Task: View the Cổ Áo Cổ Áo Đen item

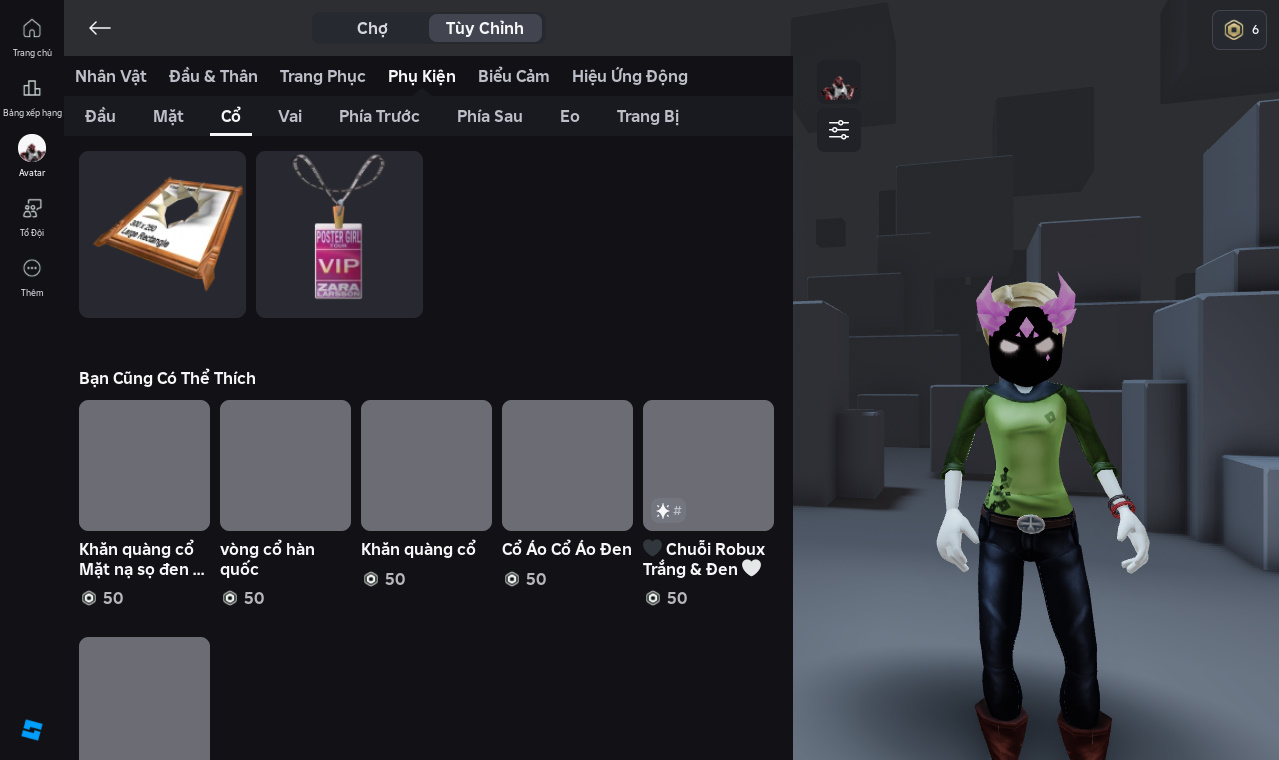Action: coord(567,466)
